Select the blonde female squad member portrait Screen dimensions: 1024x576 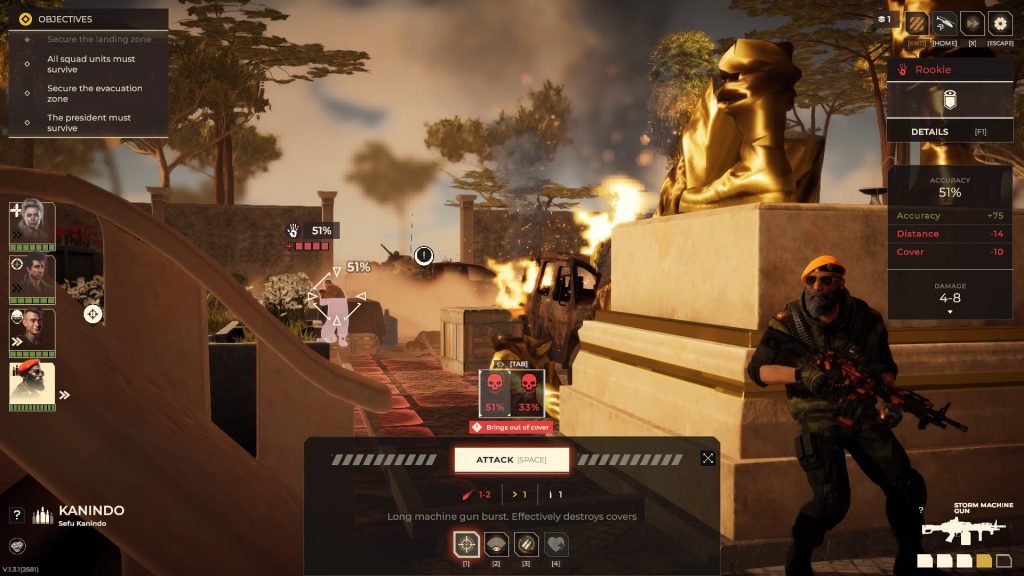pos(32,222)
